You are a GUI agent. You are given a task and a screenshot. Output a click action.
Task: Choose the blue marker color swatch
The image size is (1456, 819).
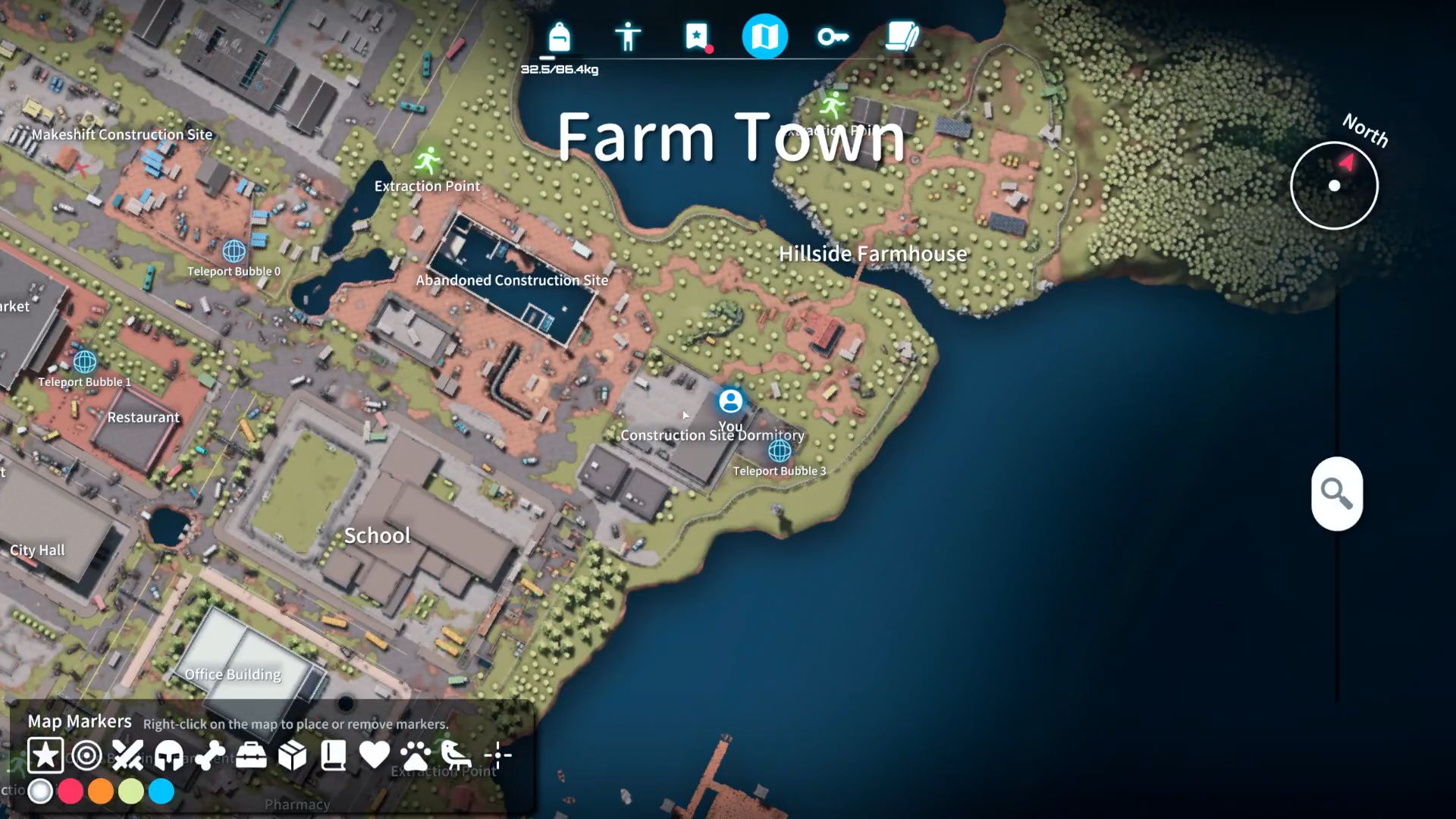click(162, 792)
